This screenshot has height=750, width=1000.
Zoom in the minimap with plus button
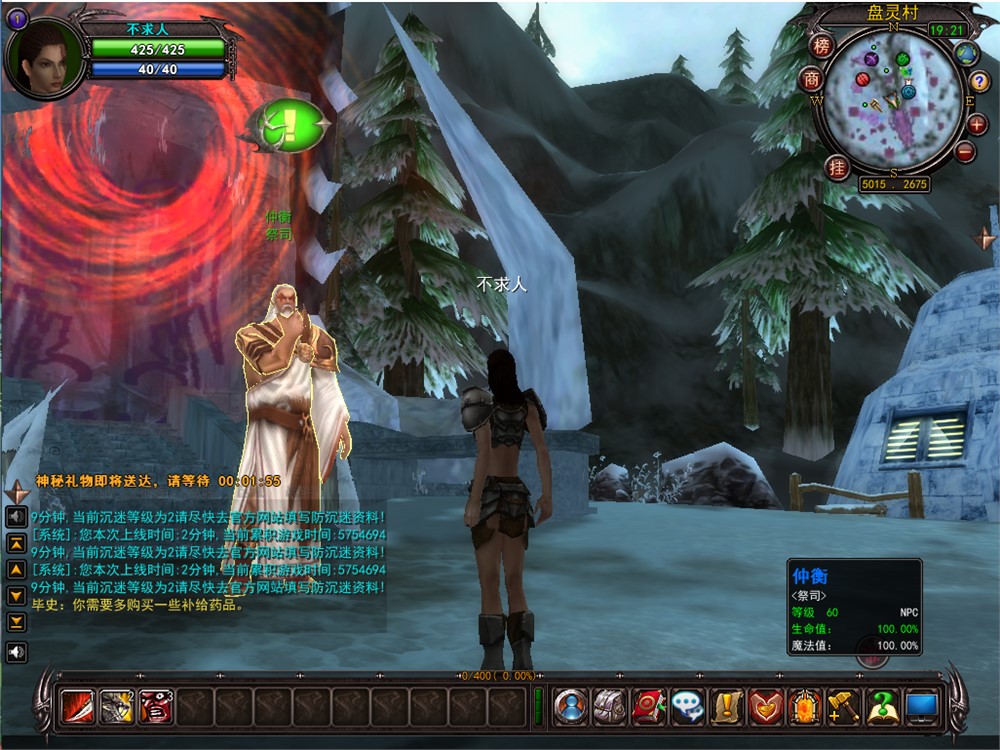pyautogui.click(x=977, y=124)
